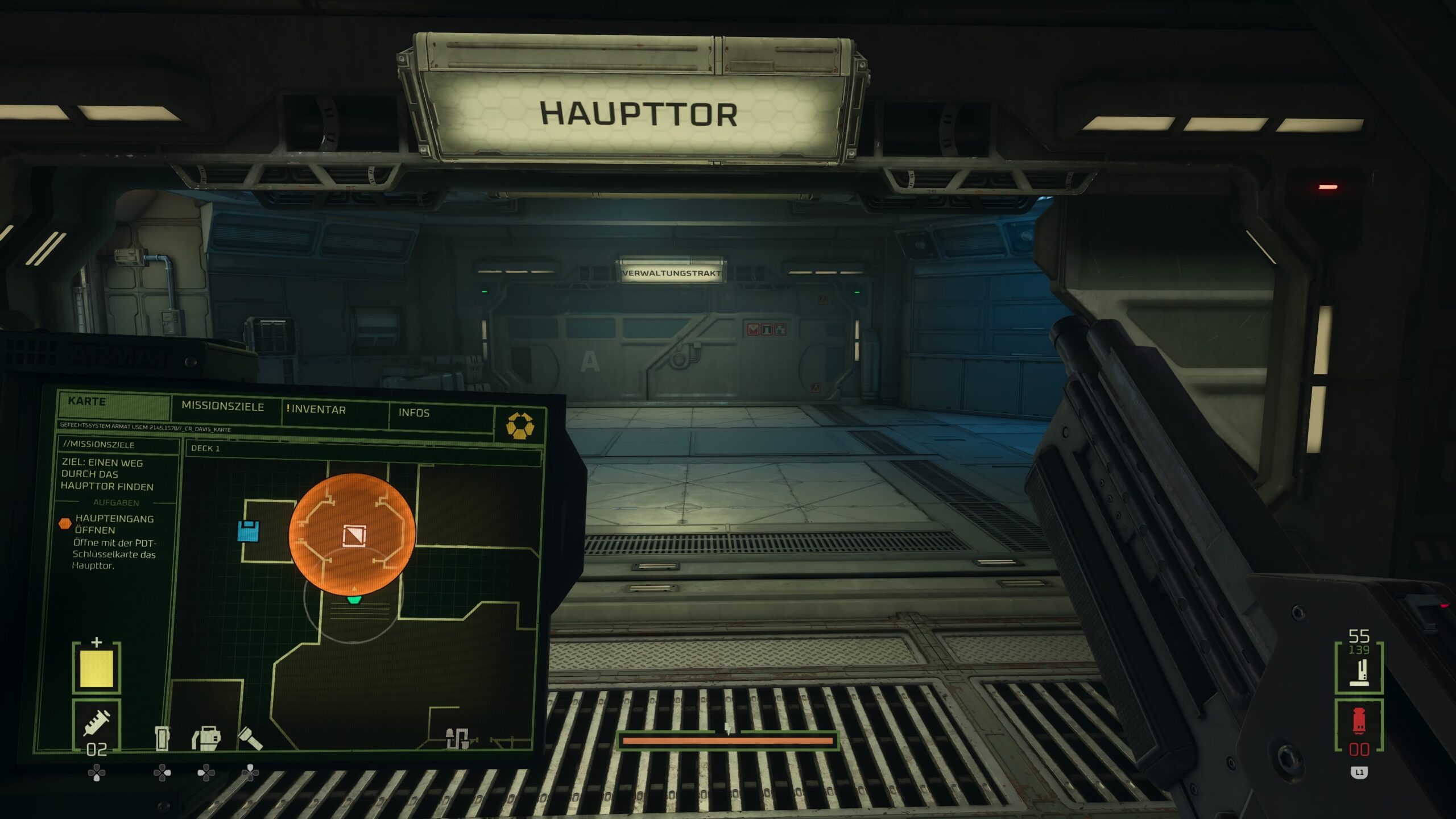Select the welding torch tool icon
Image resolution: width=1456 pixels, height=819 pixels.
(206, 738)
